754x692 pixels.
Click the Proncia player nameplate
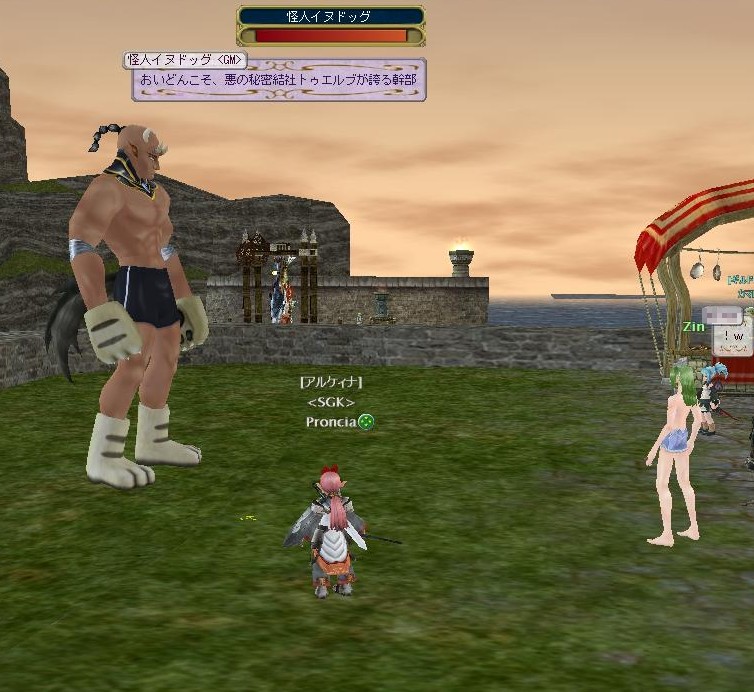[331, 422]
